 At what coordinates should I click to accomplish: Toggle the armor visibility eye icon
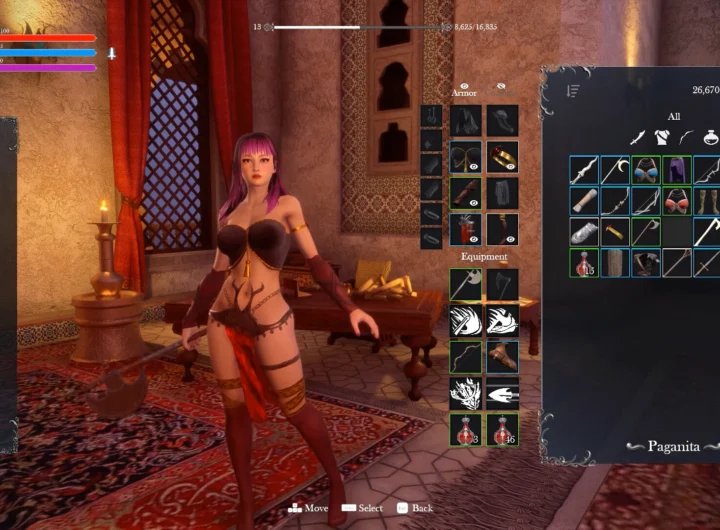465,87
